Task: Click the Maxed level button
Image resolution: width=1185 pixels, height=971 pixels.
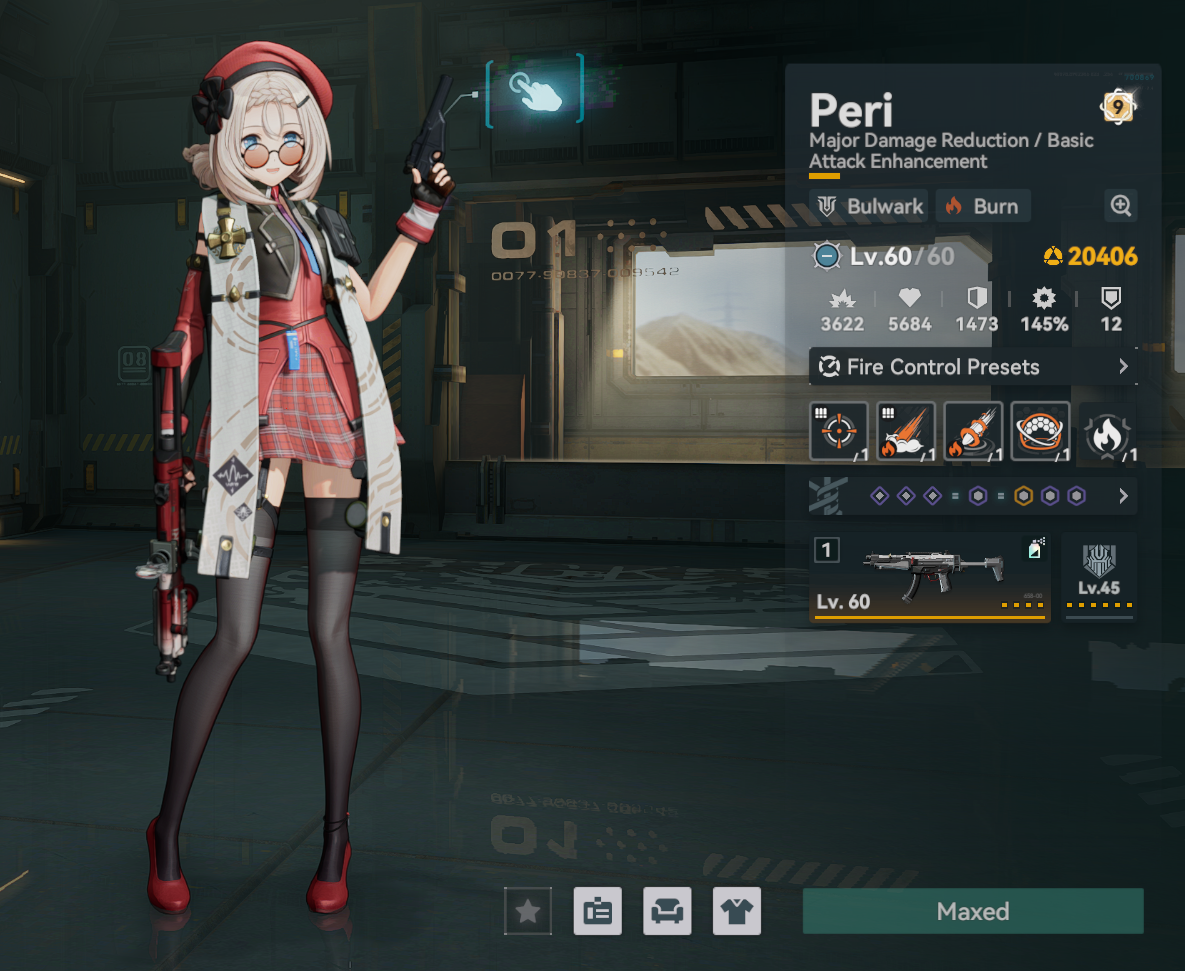Action: [x=972, y=911]
